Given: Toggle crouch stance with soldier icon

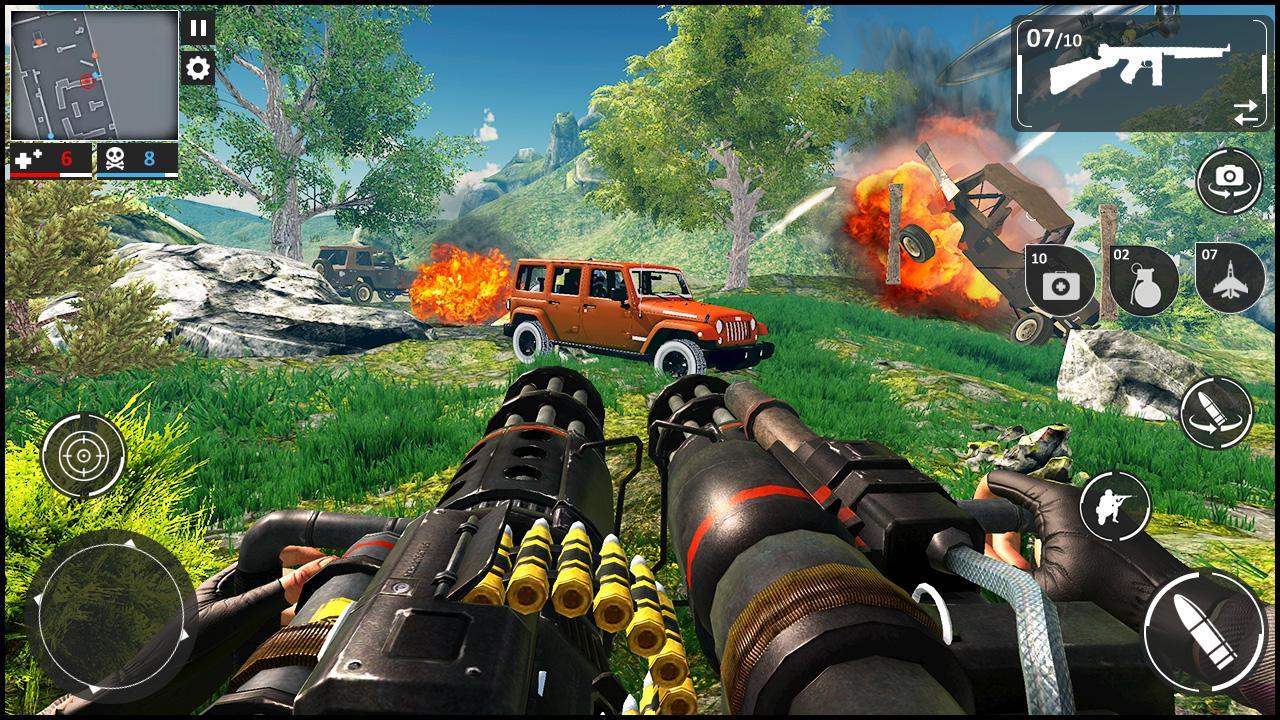Looking at the screenshot, I should [1115, 506].
